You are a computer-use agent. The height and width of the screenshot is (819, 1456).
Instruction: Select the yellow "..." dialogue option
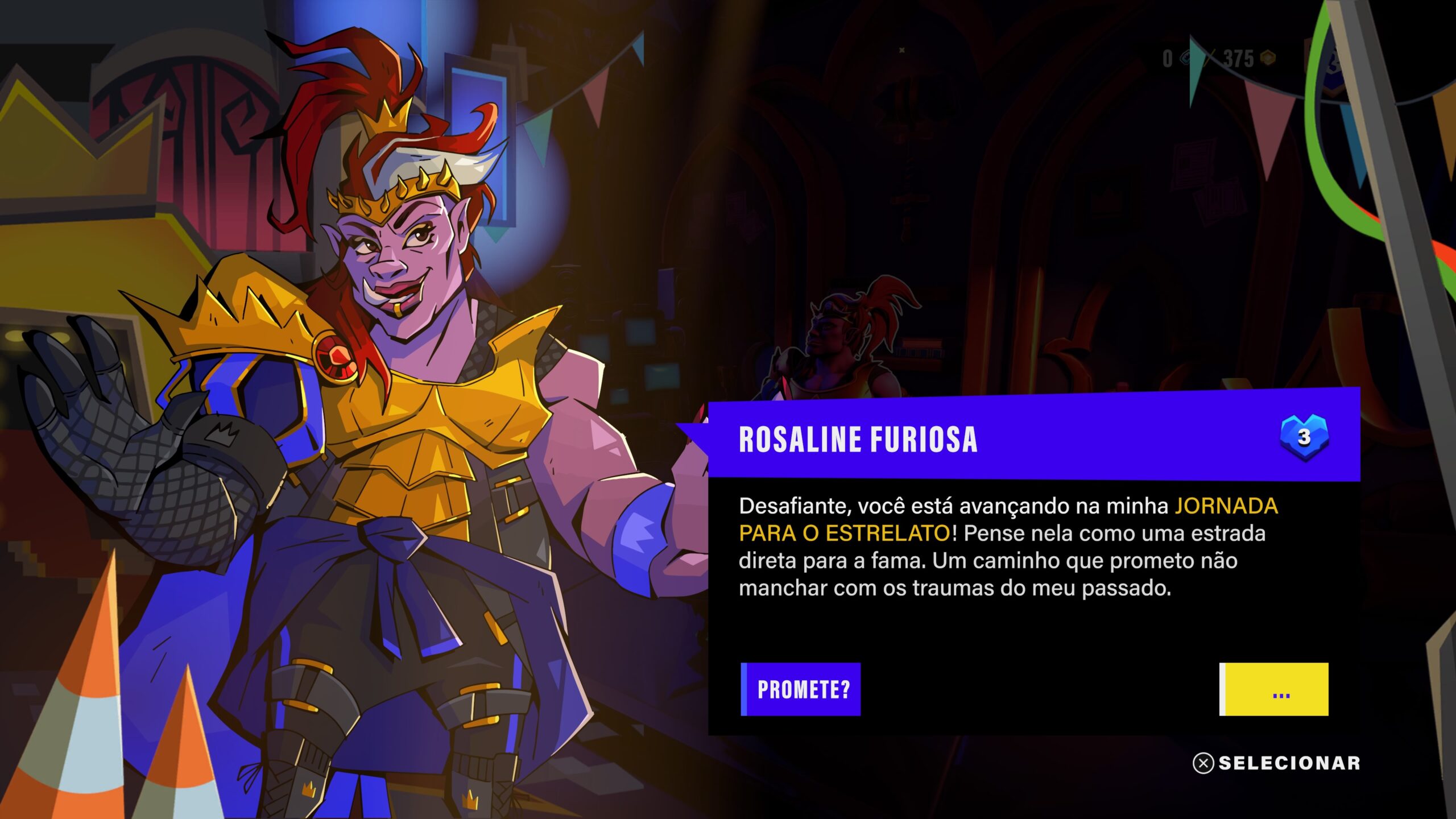[x=1274, y=689]
